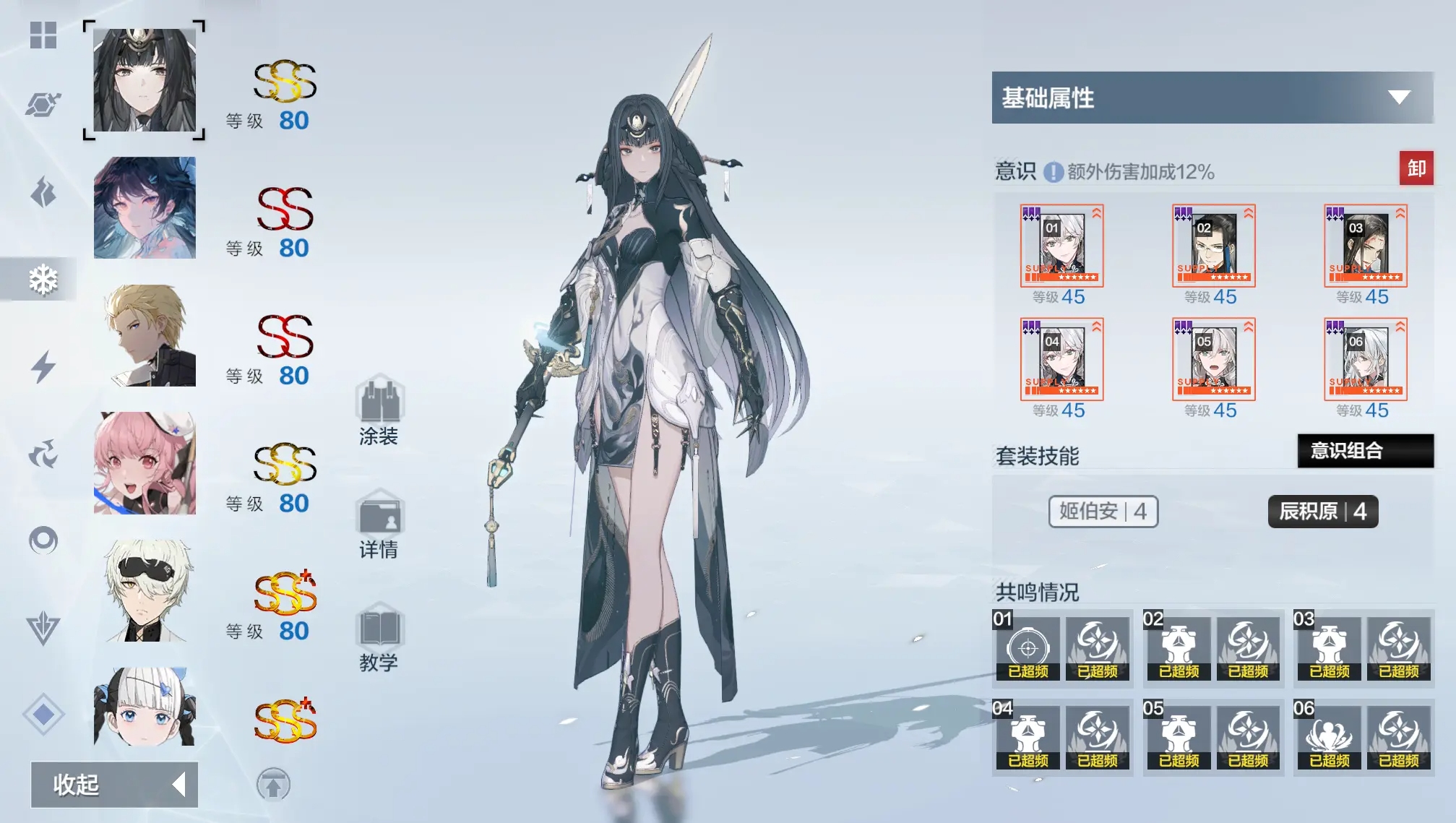Screen dimensions: 1456x823
Task: Select memory slot 05
Action: [x=1213, y=360]
